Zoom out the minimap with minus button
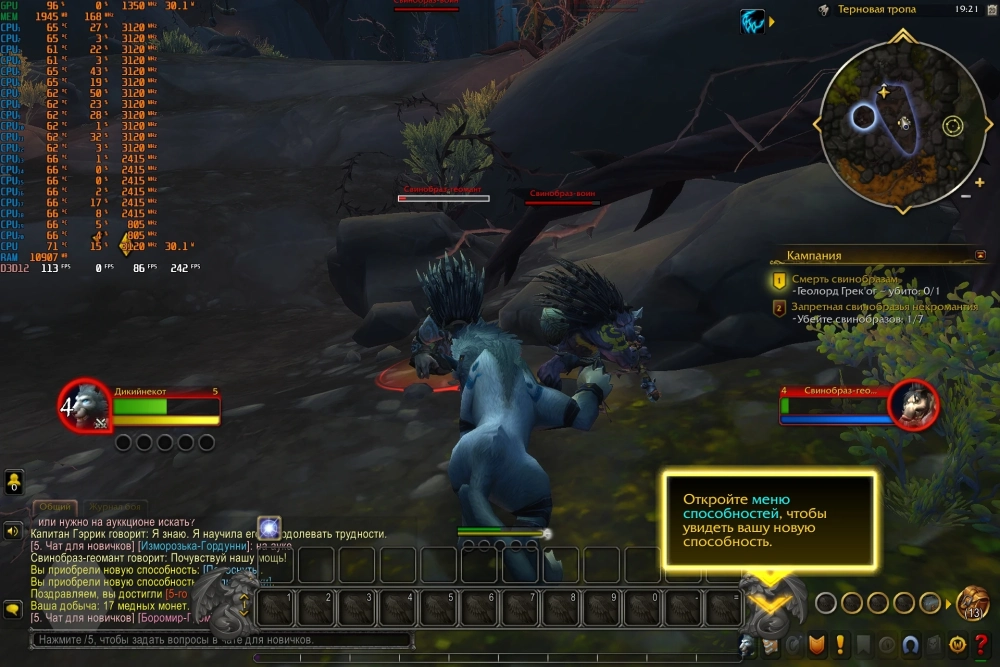 click(x=965, y=196)
